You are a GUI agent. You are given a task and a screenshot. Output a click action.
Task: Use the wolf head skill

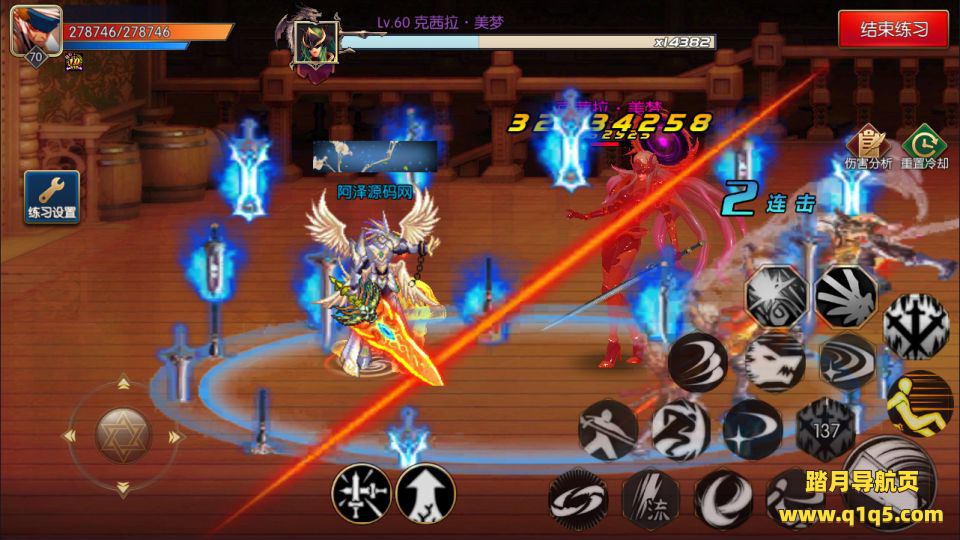click(x=775, y=360)
